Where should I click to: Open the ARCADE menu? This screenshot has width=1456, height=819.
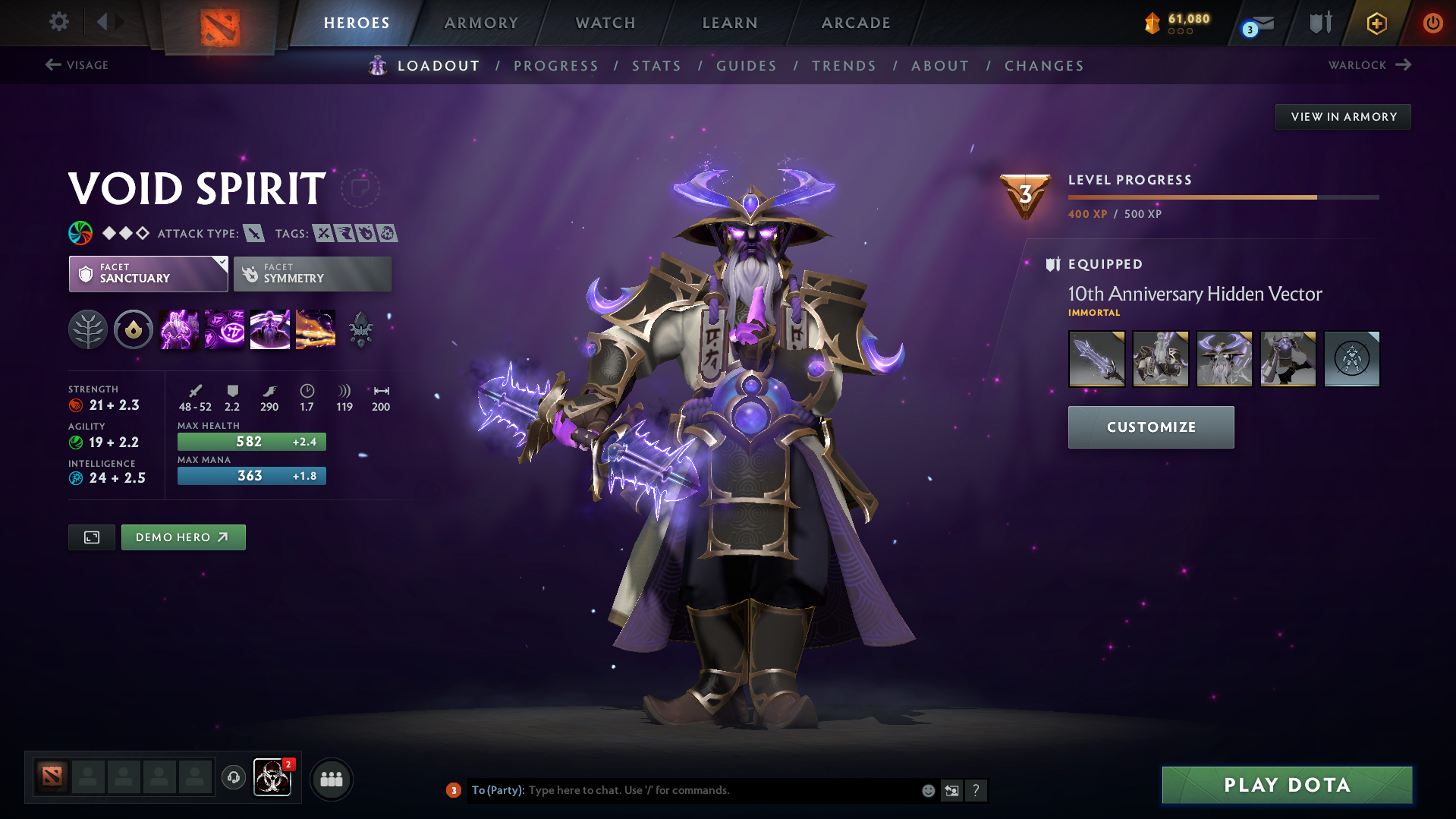coord(856,23)
